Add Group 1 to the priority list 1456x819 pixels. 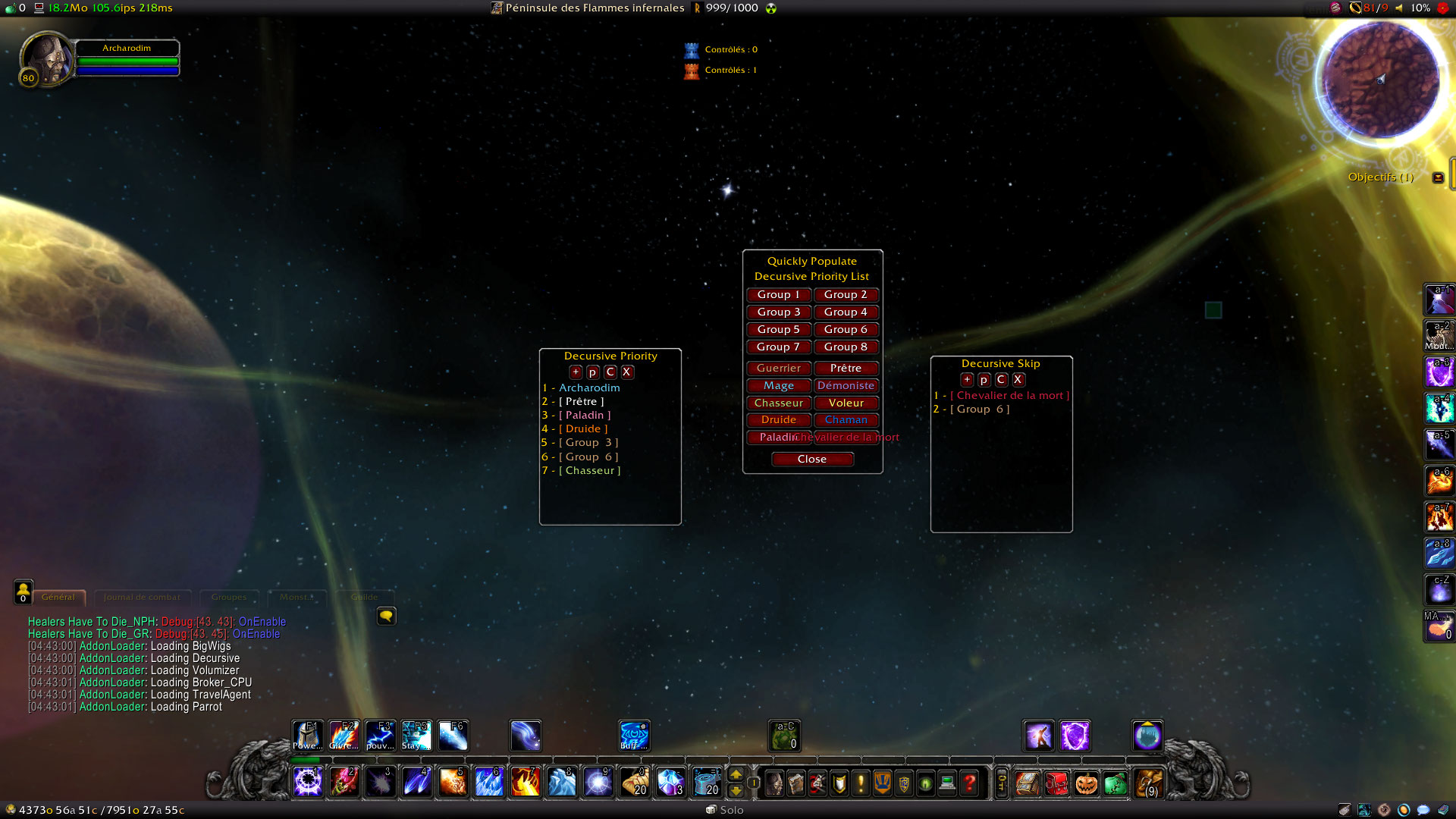(x=778, y=295)
